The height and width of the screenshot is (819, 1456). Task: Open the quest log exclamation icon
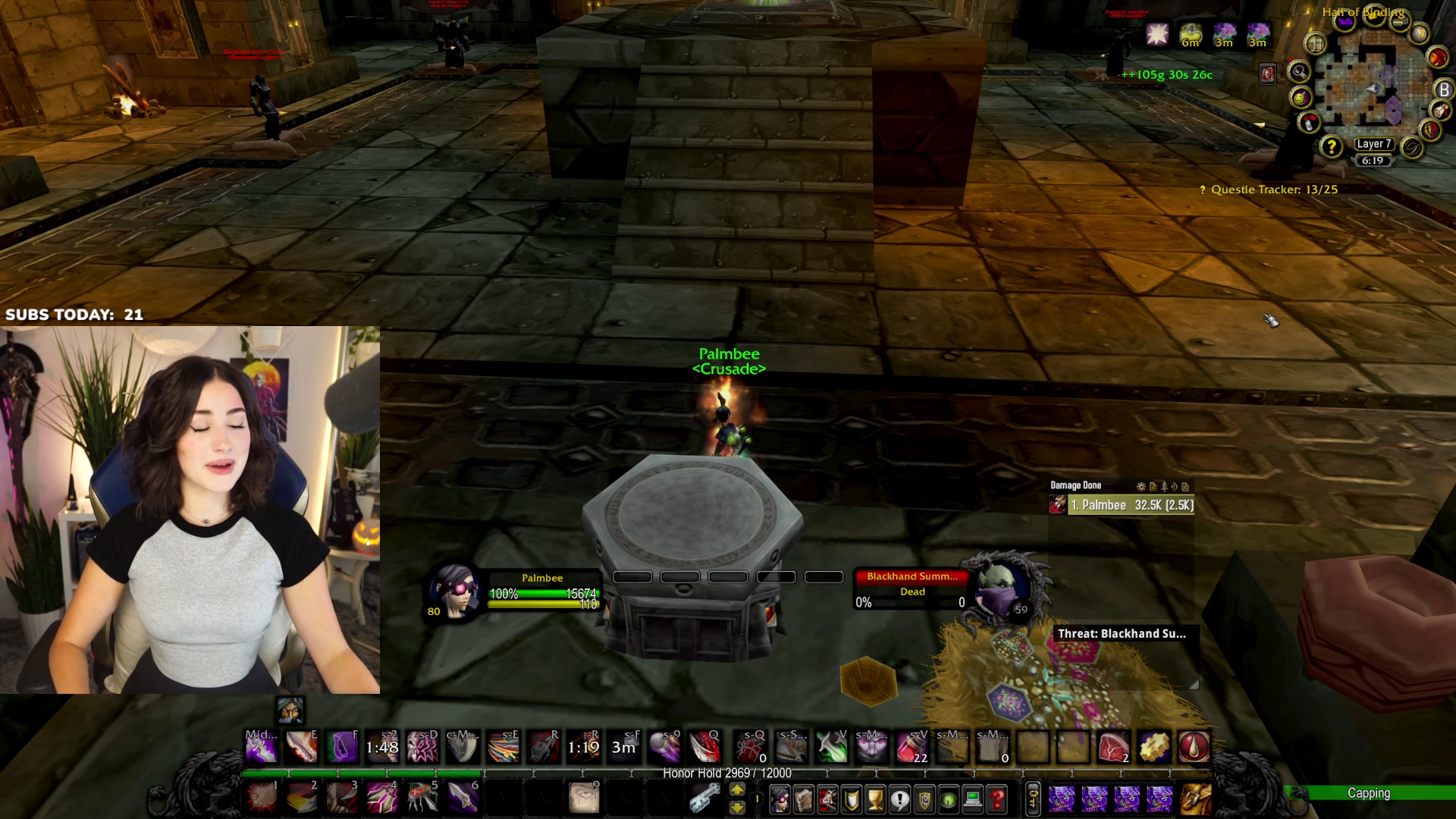click(899, 799)
